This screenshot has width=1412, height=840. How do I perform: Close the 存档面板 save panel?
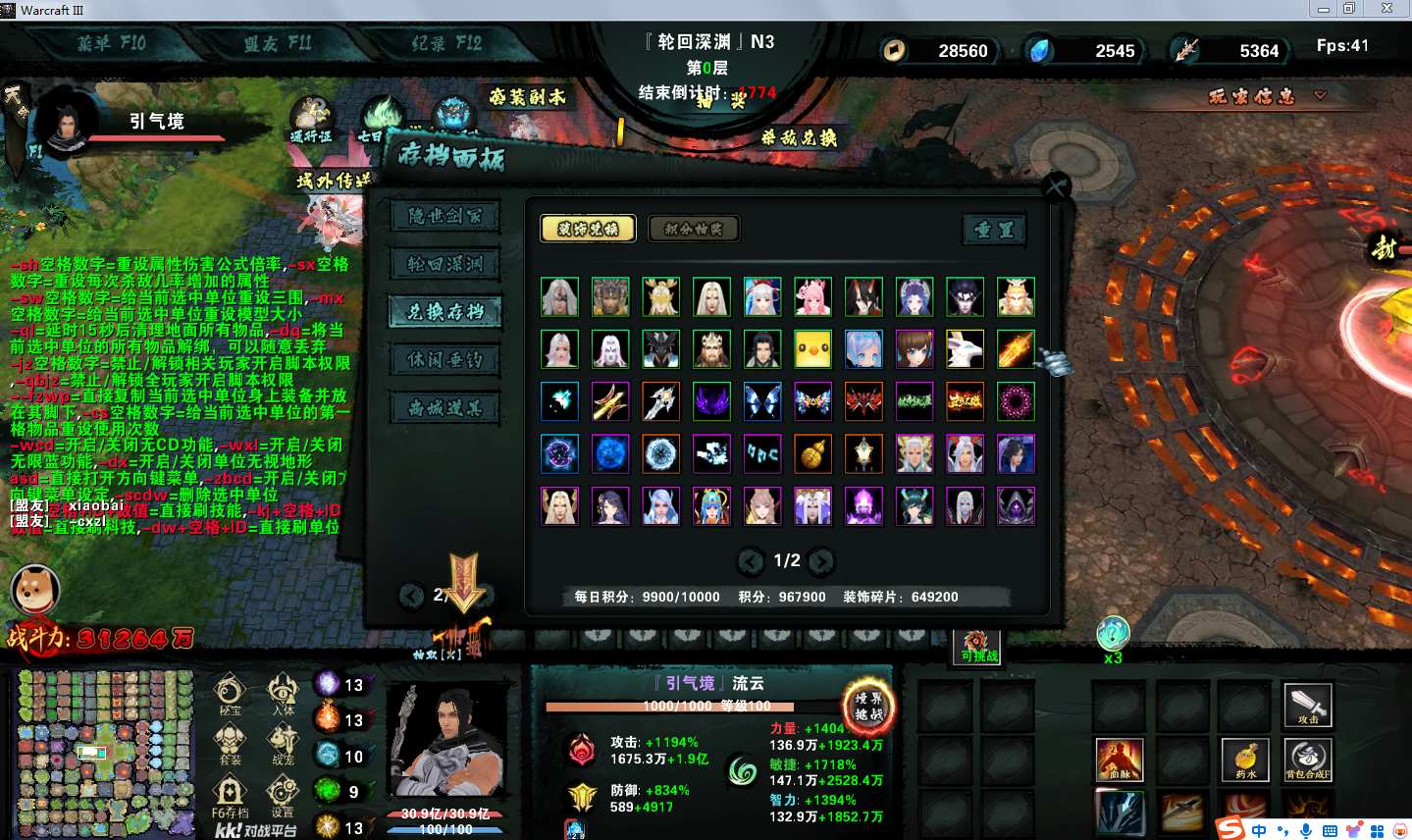tap(1056, 186)
